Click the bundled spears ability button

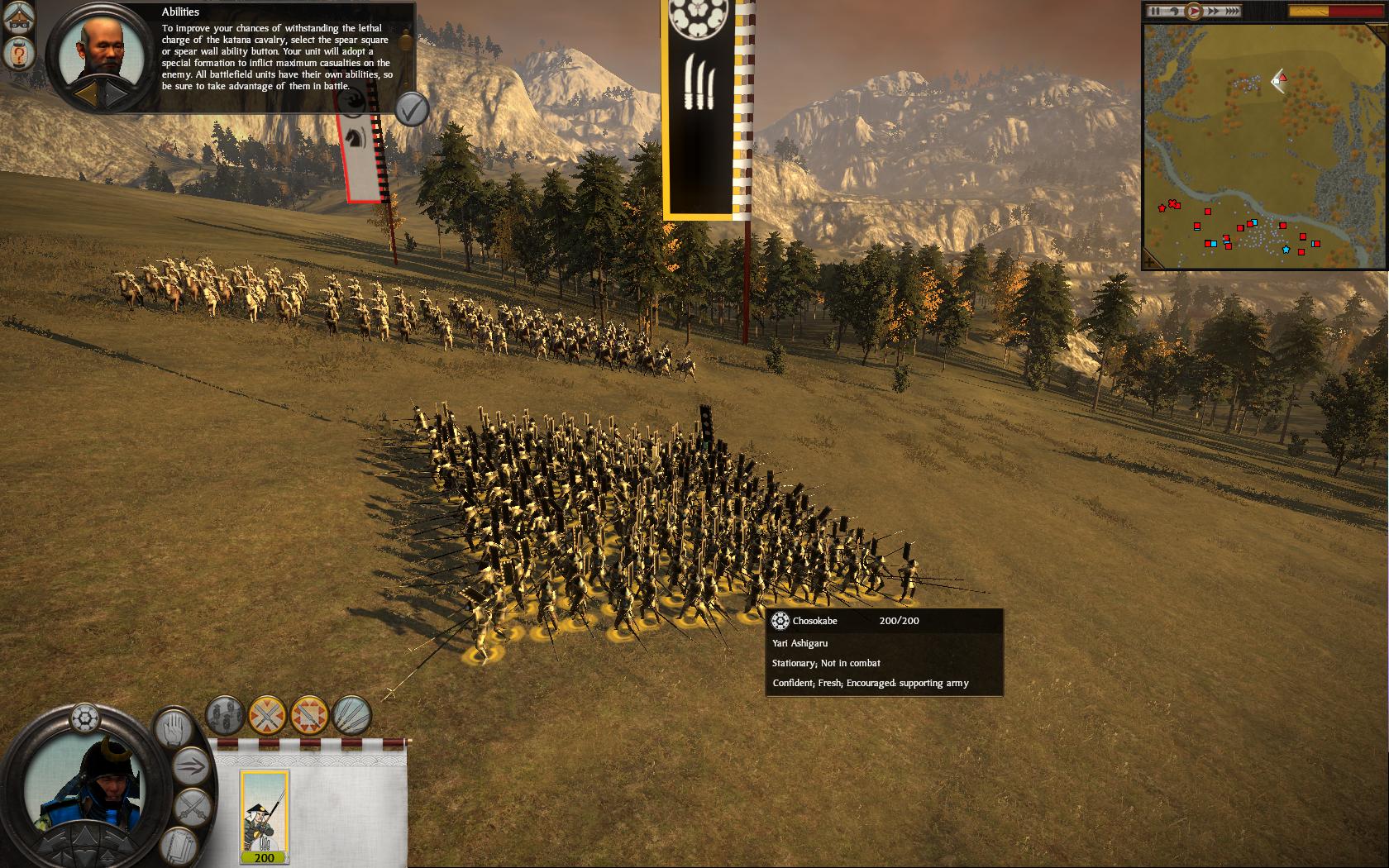tap(351, 715)
